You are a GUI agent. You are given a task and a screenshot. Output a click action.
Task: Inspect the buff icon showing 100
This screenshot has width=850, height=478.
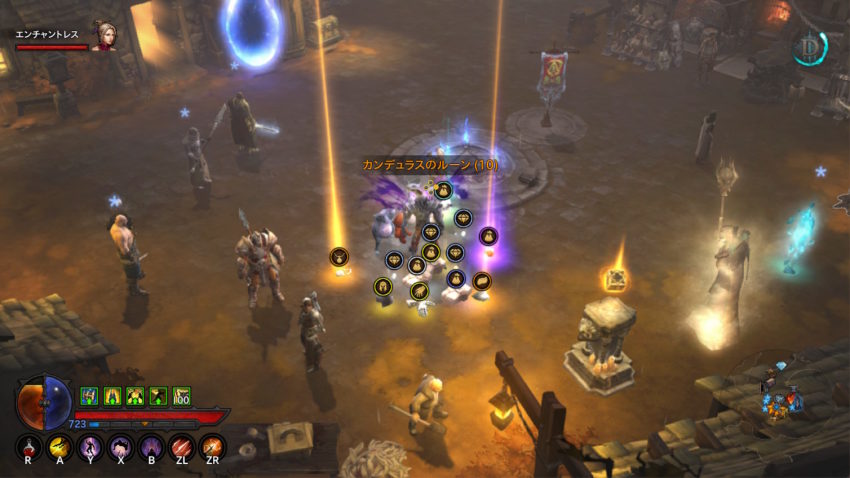(181, 396)
